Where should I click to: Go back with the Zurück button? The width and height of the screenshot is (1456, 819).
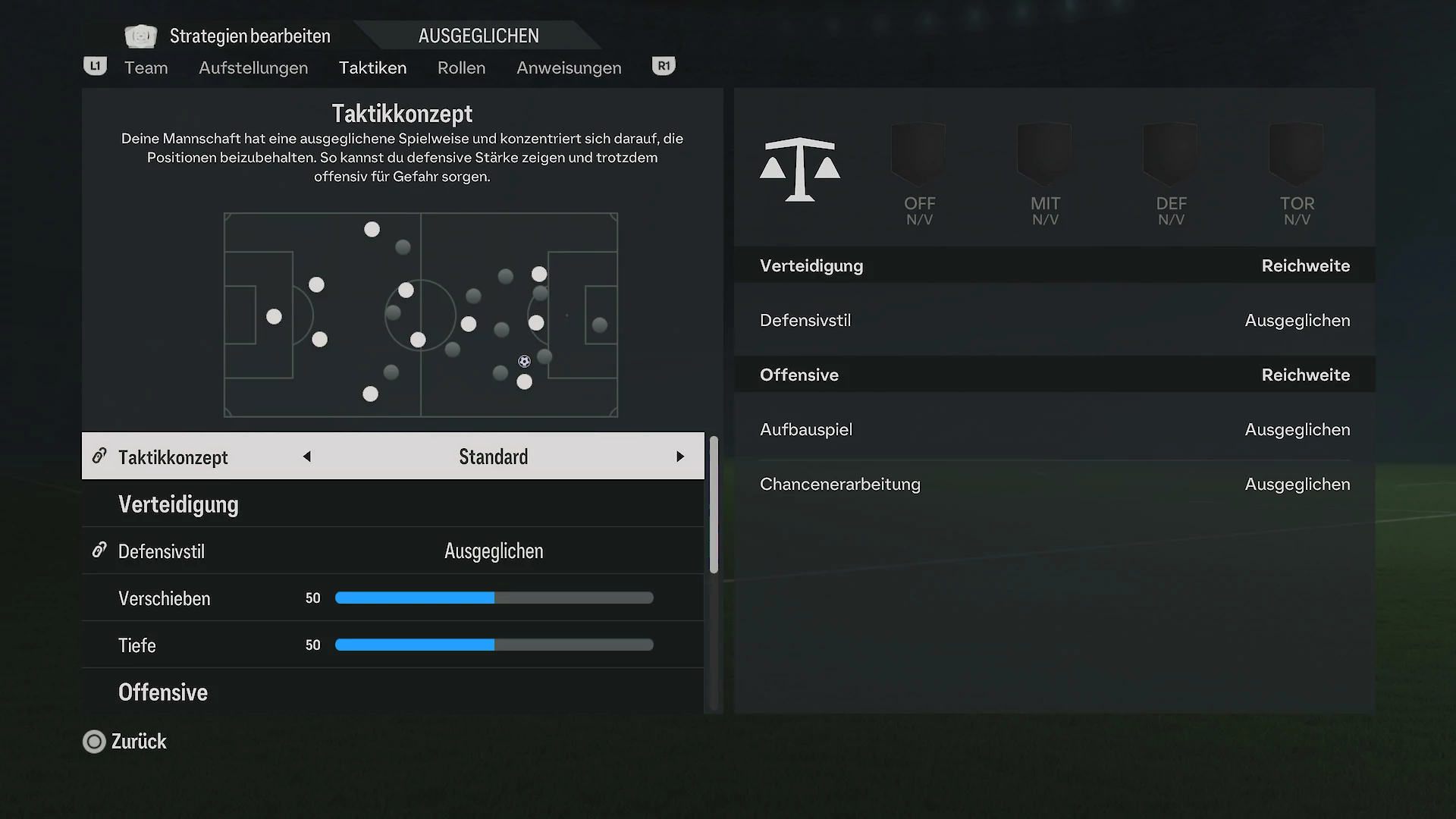coord(125,742)
